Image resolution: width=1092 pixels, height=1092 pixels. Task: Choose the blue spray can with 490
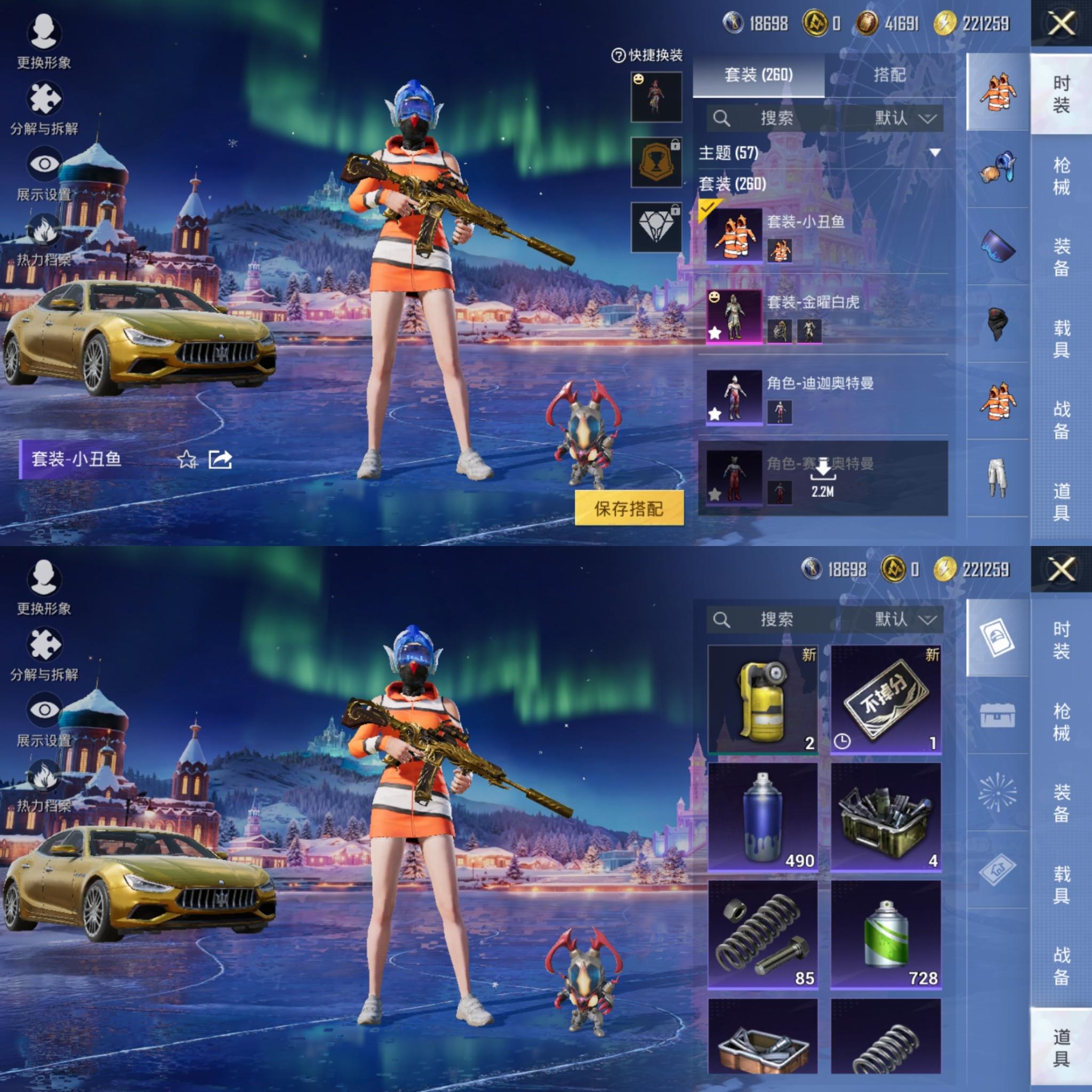[x=762, y=816]
